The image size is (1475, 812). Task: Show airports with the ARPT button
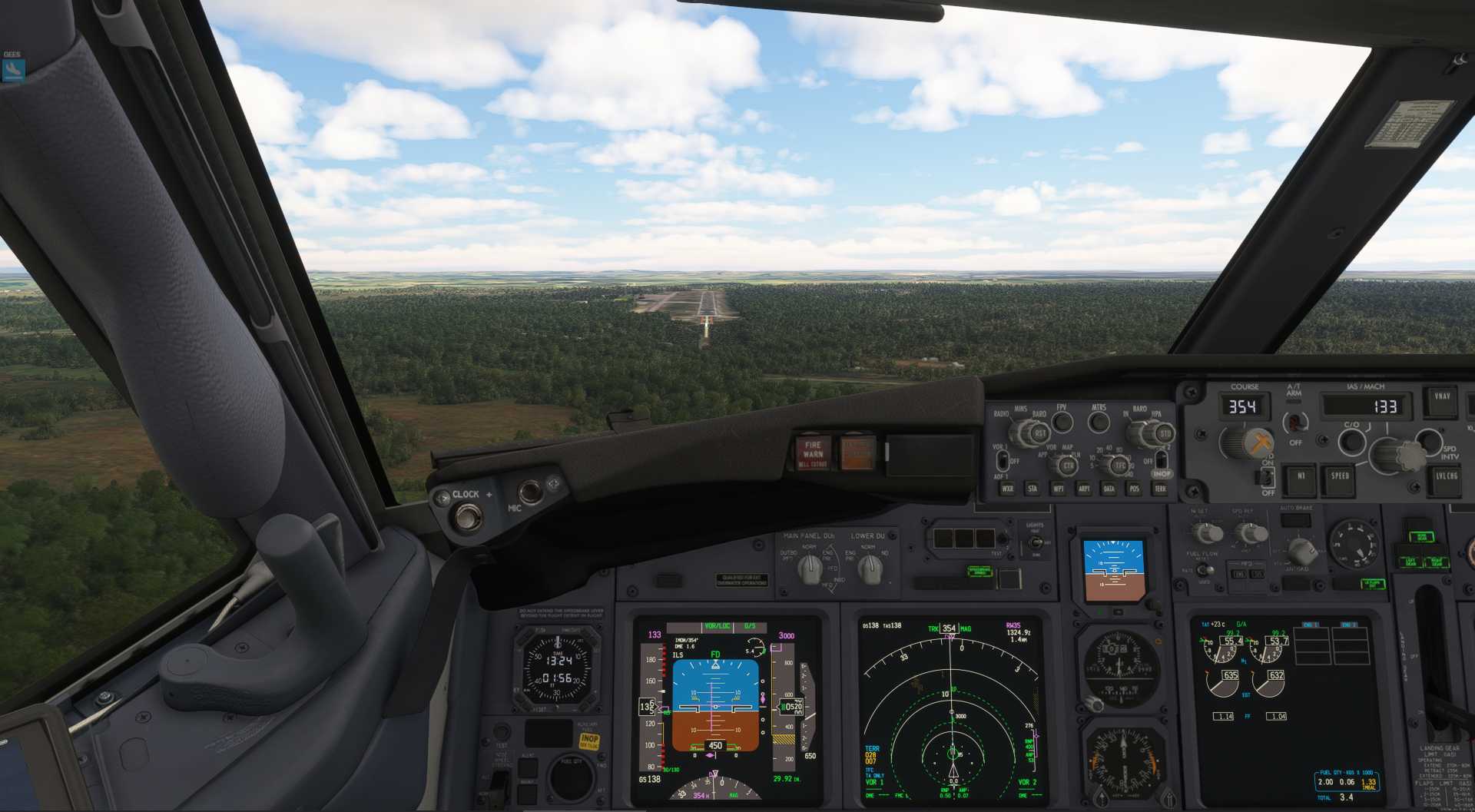[1084, 489]
